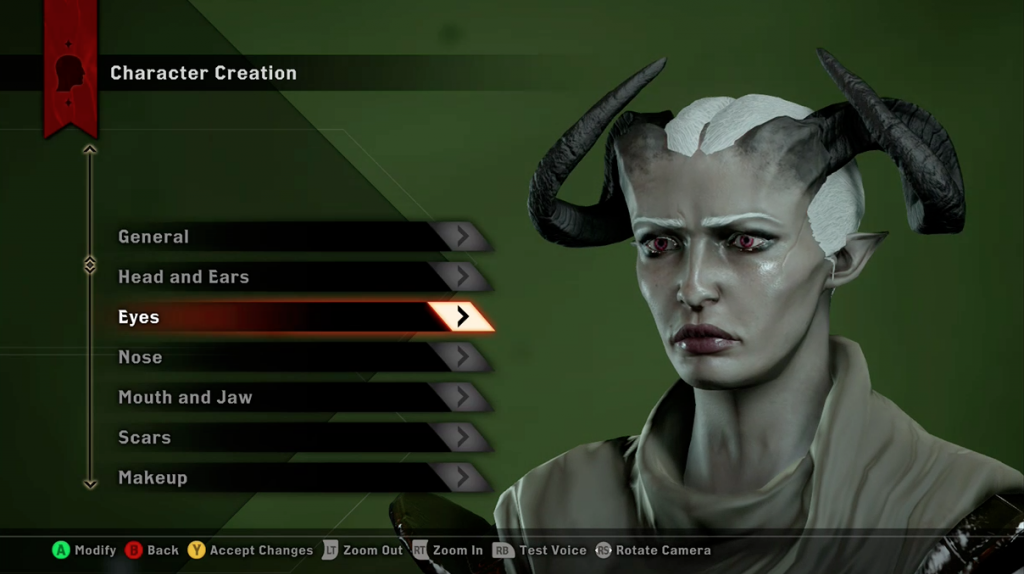1024x574 pixels.
Task: Click the red head silhouette banner icon
Action: point(70,72)
